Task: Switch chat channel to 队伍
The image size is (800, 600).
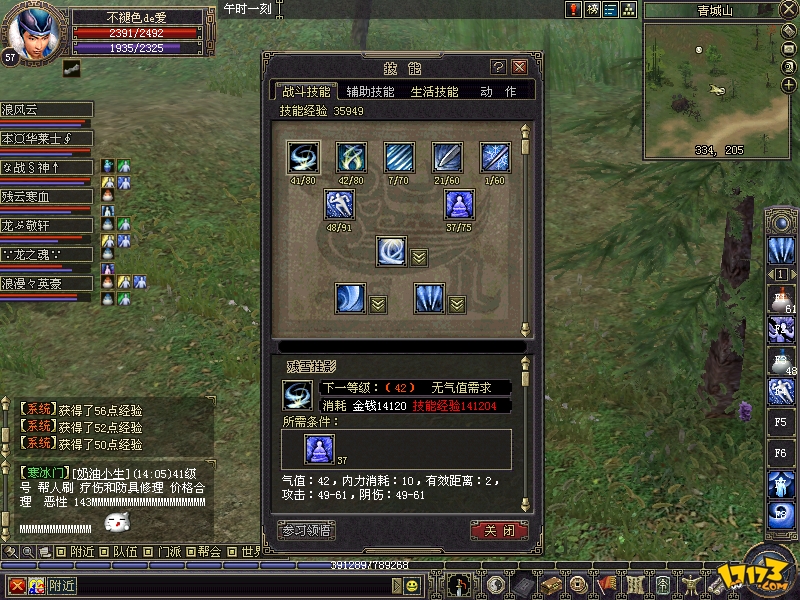Action: 125,551
